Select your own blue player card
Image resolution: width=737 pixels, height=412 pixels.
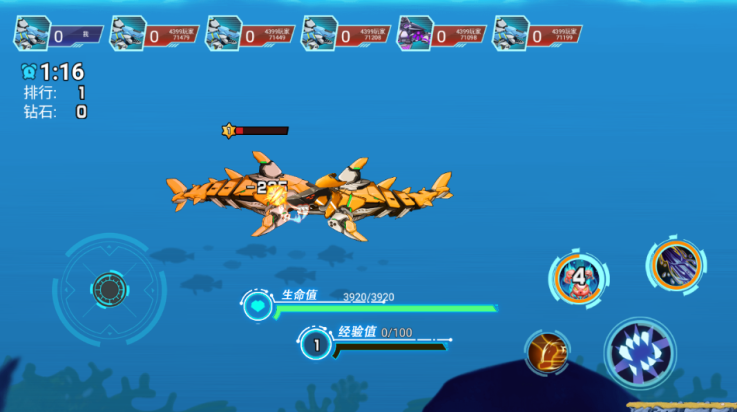click(x=58, y=35)
